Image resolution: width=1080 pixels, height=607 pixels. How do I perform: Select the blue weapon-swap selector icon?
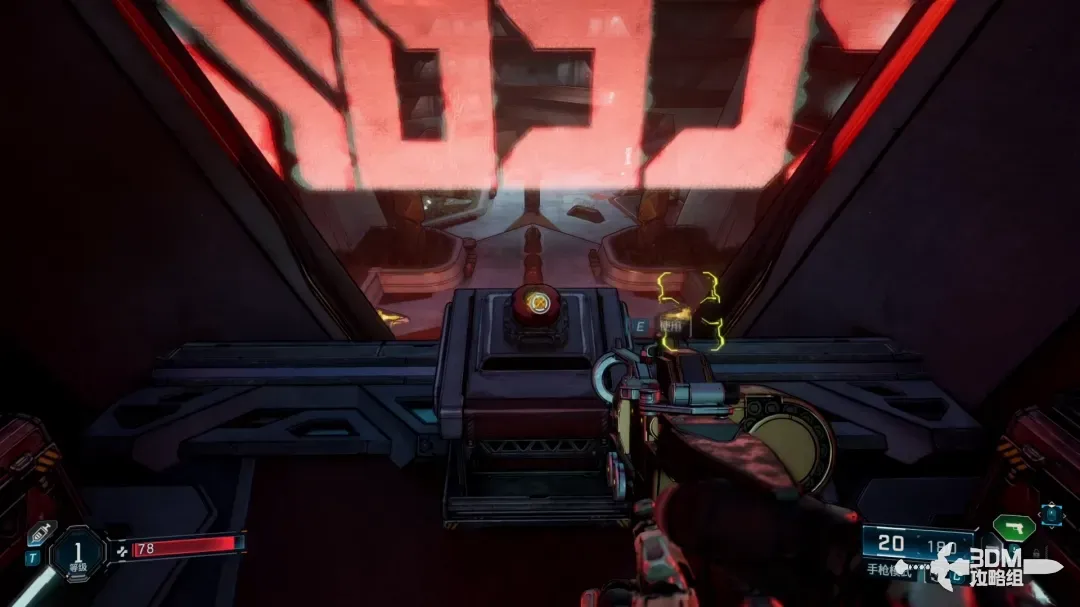(1050, 514)
